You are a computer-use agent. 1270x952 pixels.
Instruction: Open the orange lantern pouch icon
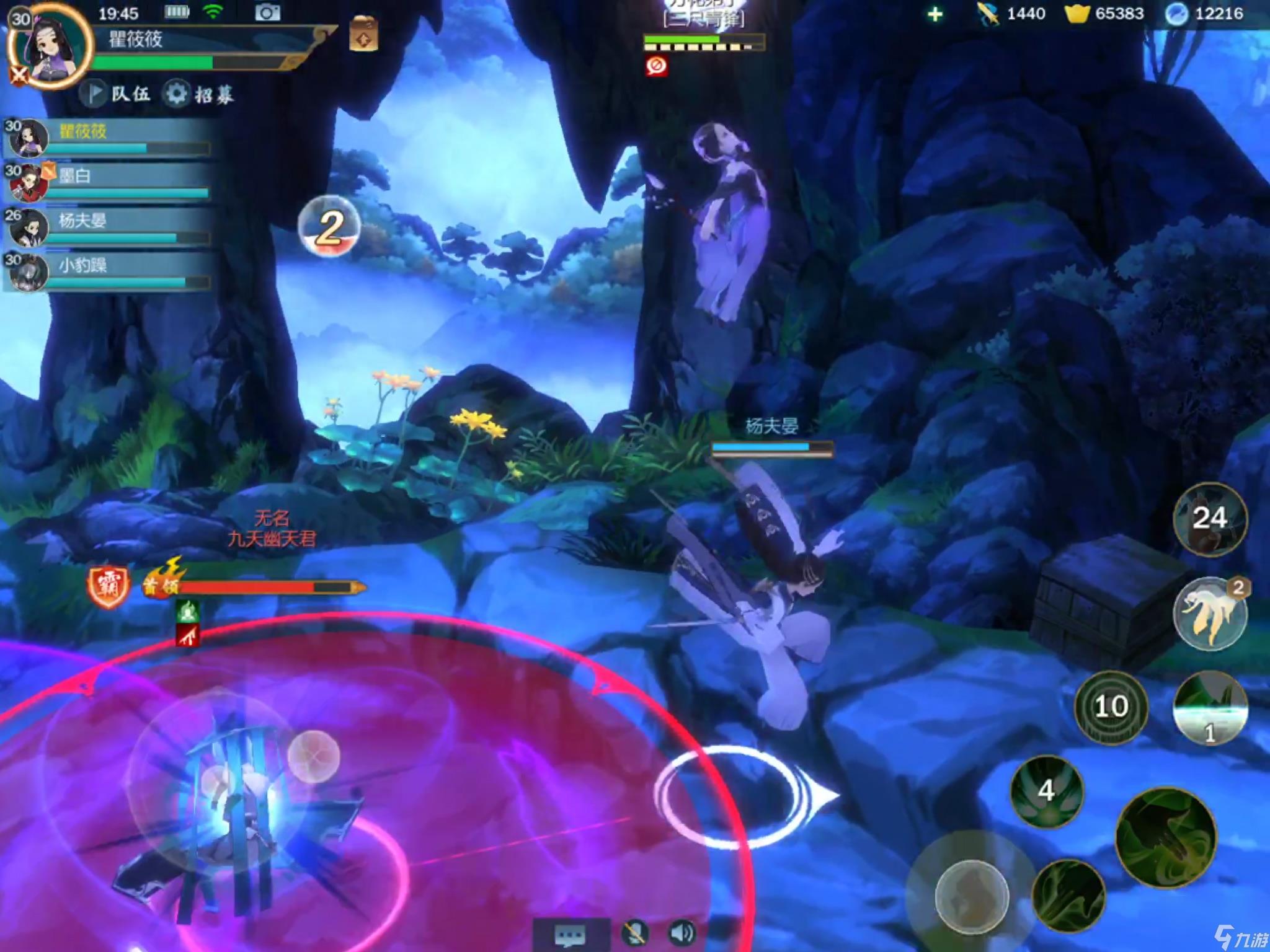(x=364, y=34)
